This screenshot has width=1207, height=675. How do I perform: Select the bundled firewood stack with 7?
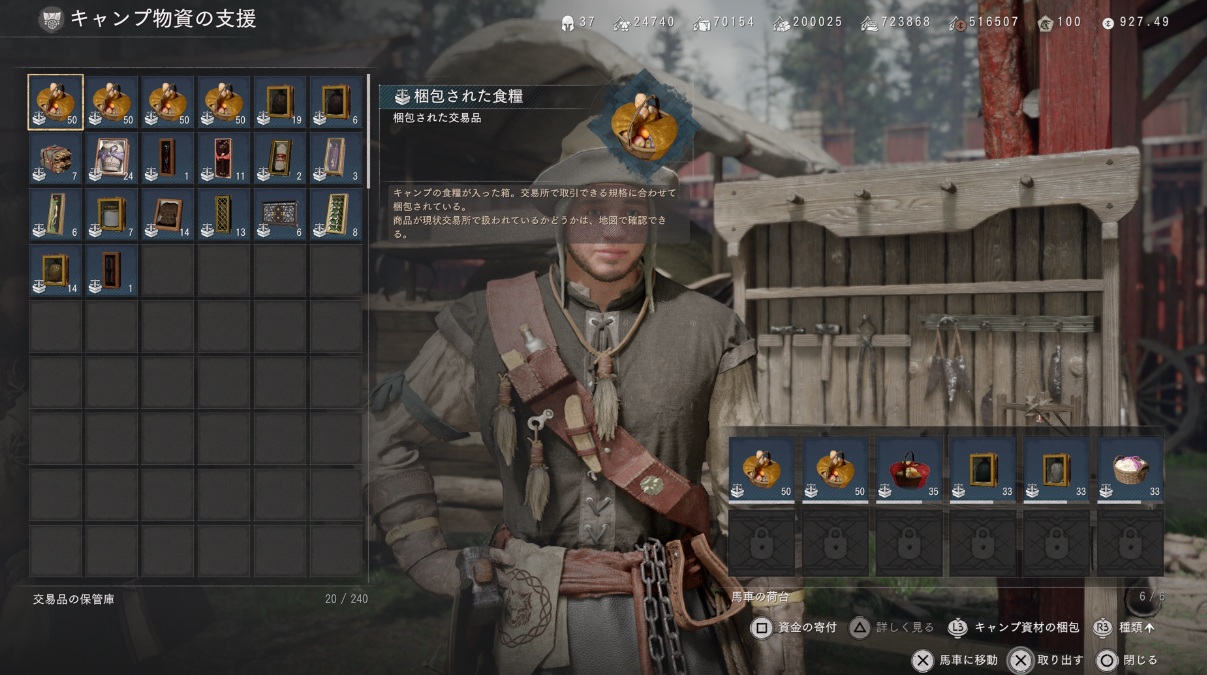click(56, 158)
